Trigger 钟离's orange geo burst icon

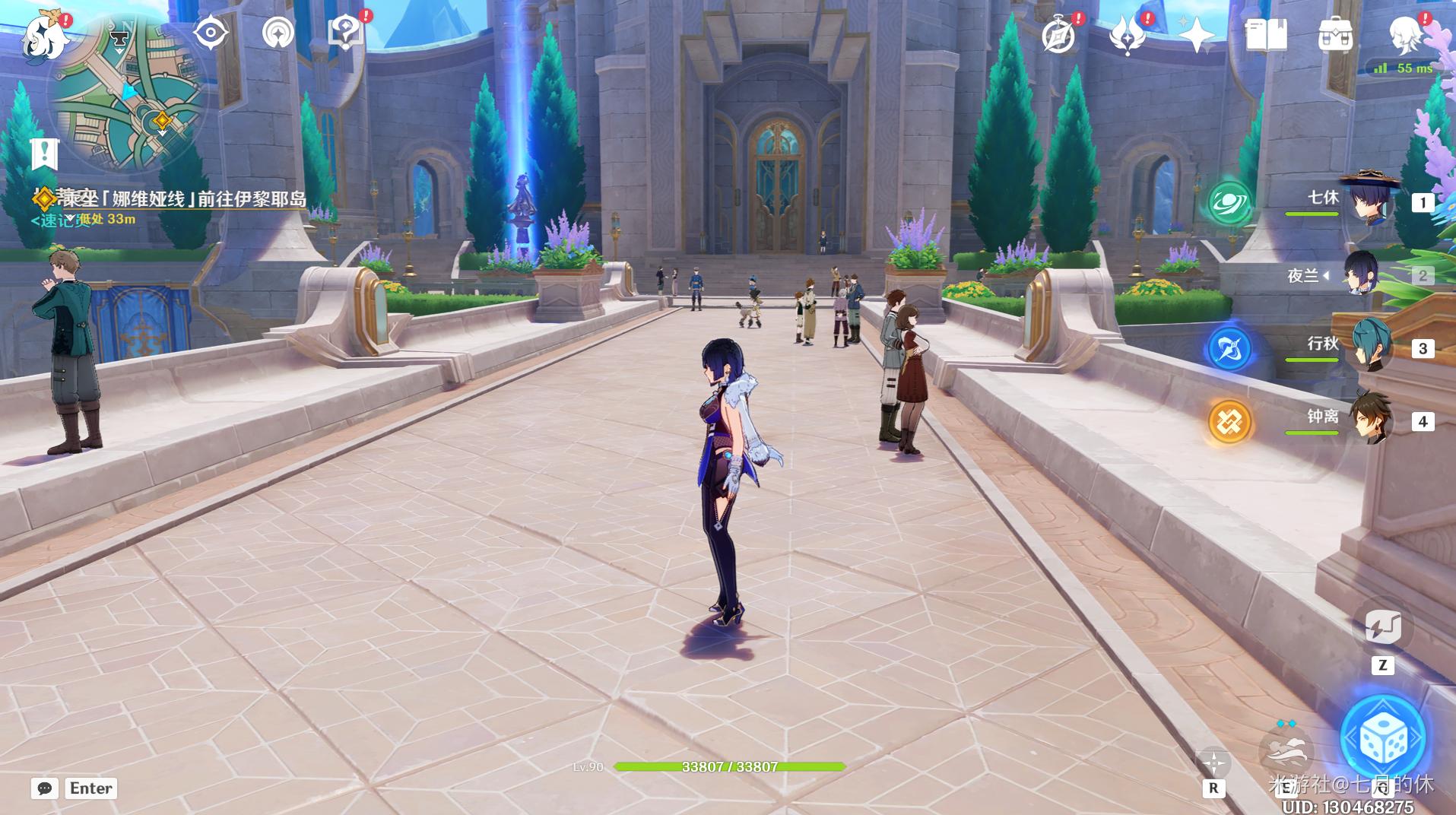point(1229,421)
